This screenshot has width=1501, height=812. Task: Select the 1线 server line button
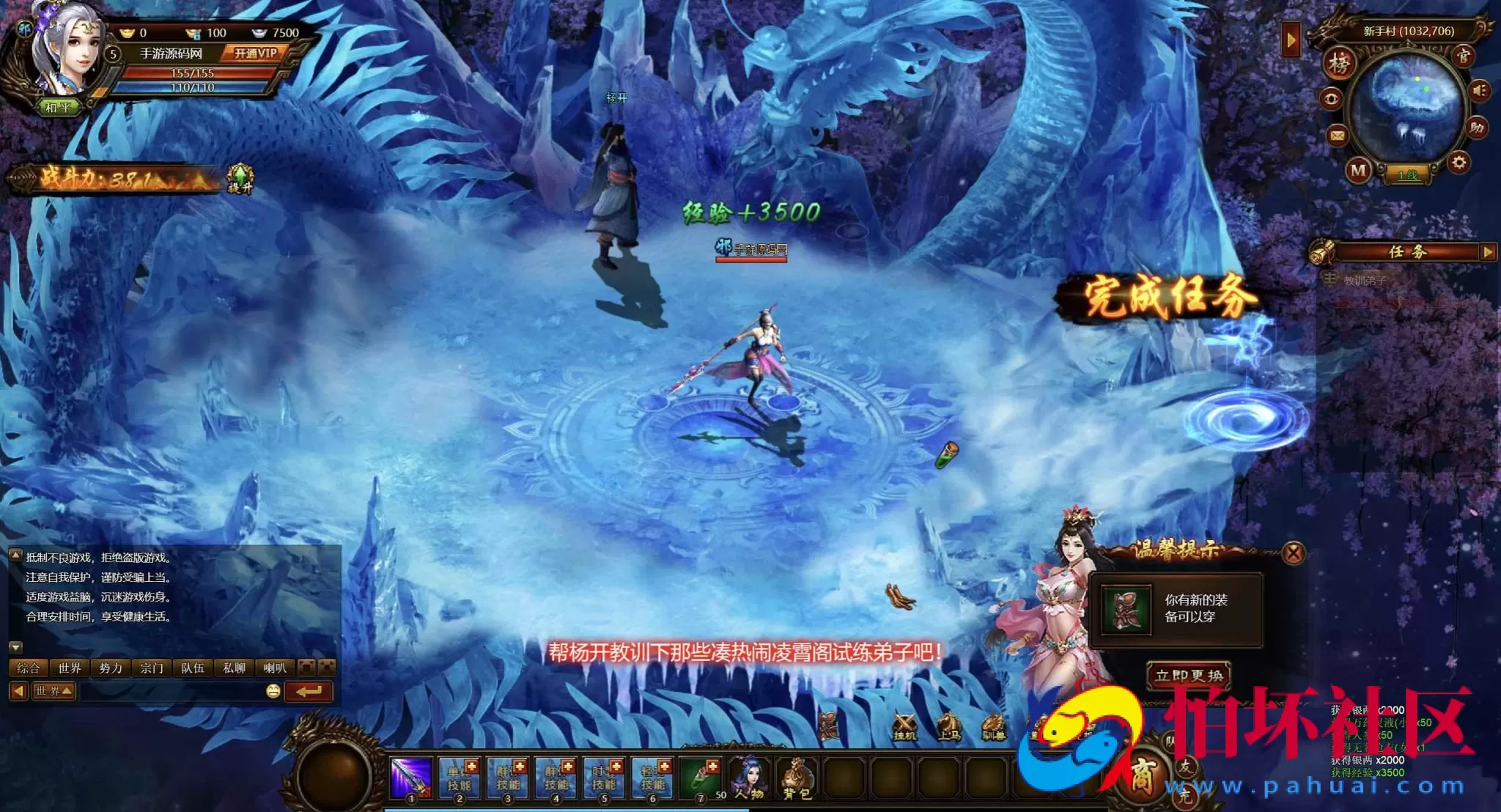[x=1407, y=174]
